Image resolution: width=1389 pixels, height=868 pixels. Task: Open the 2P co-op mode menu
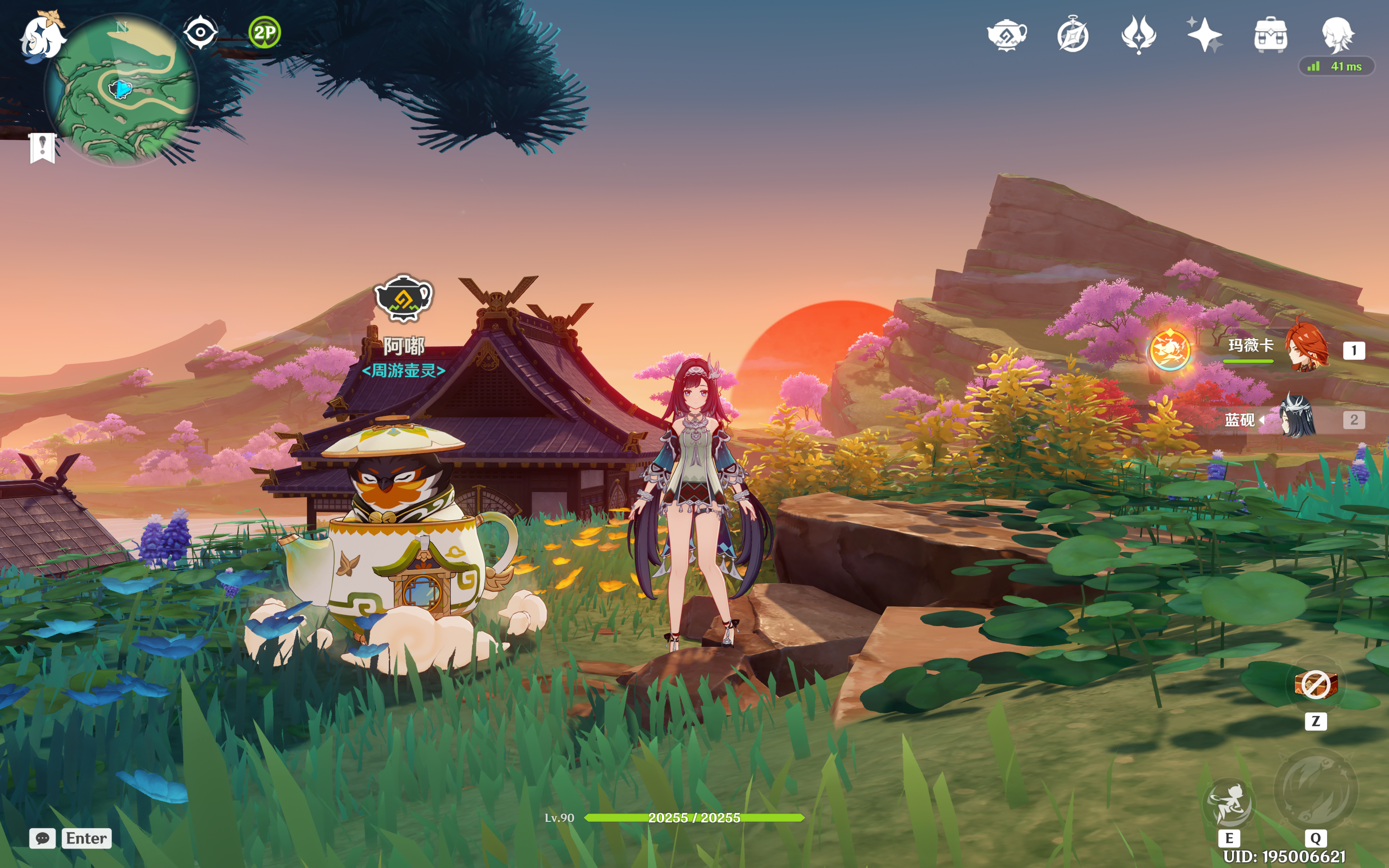[x=265, y=32]
